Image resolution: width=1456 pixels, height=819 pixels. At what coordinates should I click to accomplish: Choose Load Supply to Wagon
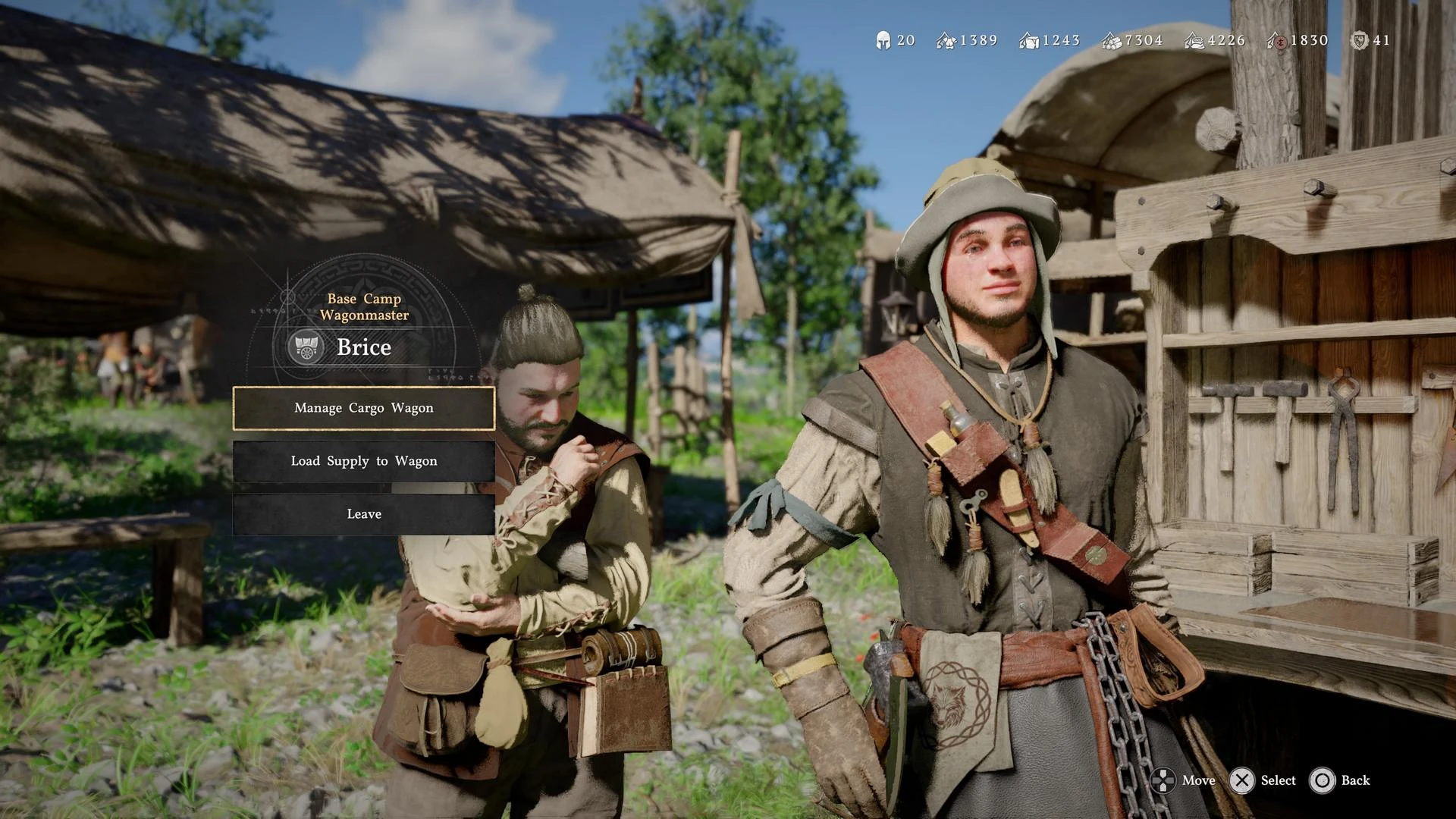tap(364, 461)
